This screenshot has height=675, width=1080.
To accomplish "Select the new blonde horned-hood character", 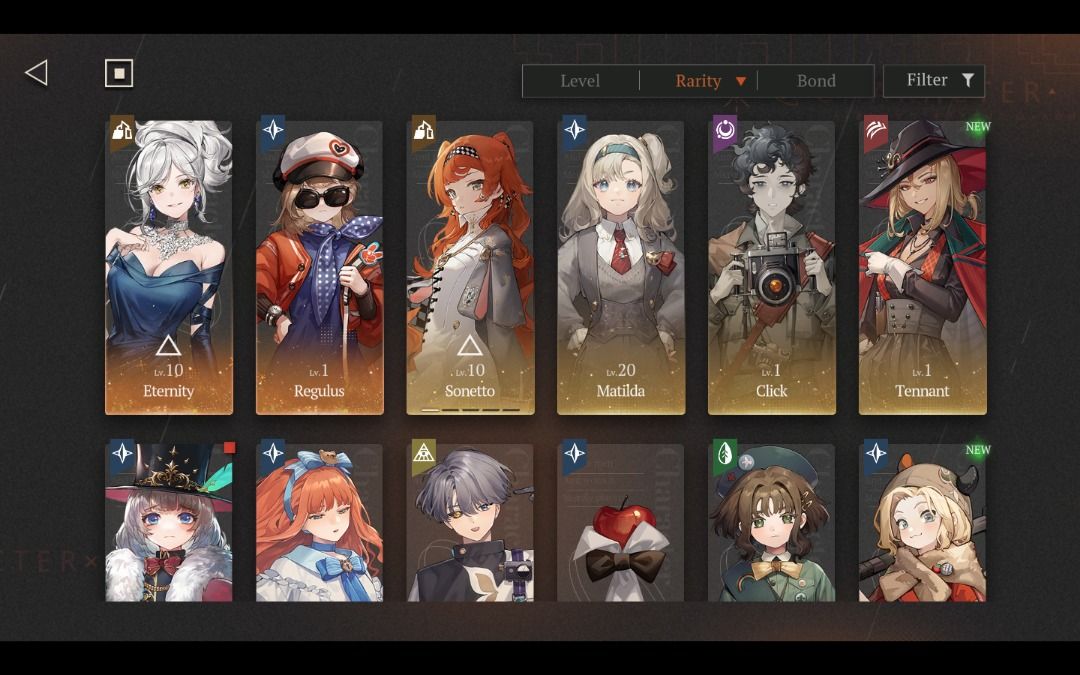I will [922, 522].
